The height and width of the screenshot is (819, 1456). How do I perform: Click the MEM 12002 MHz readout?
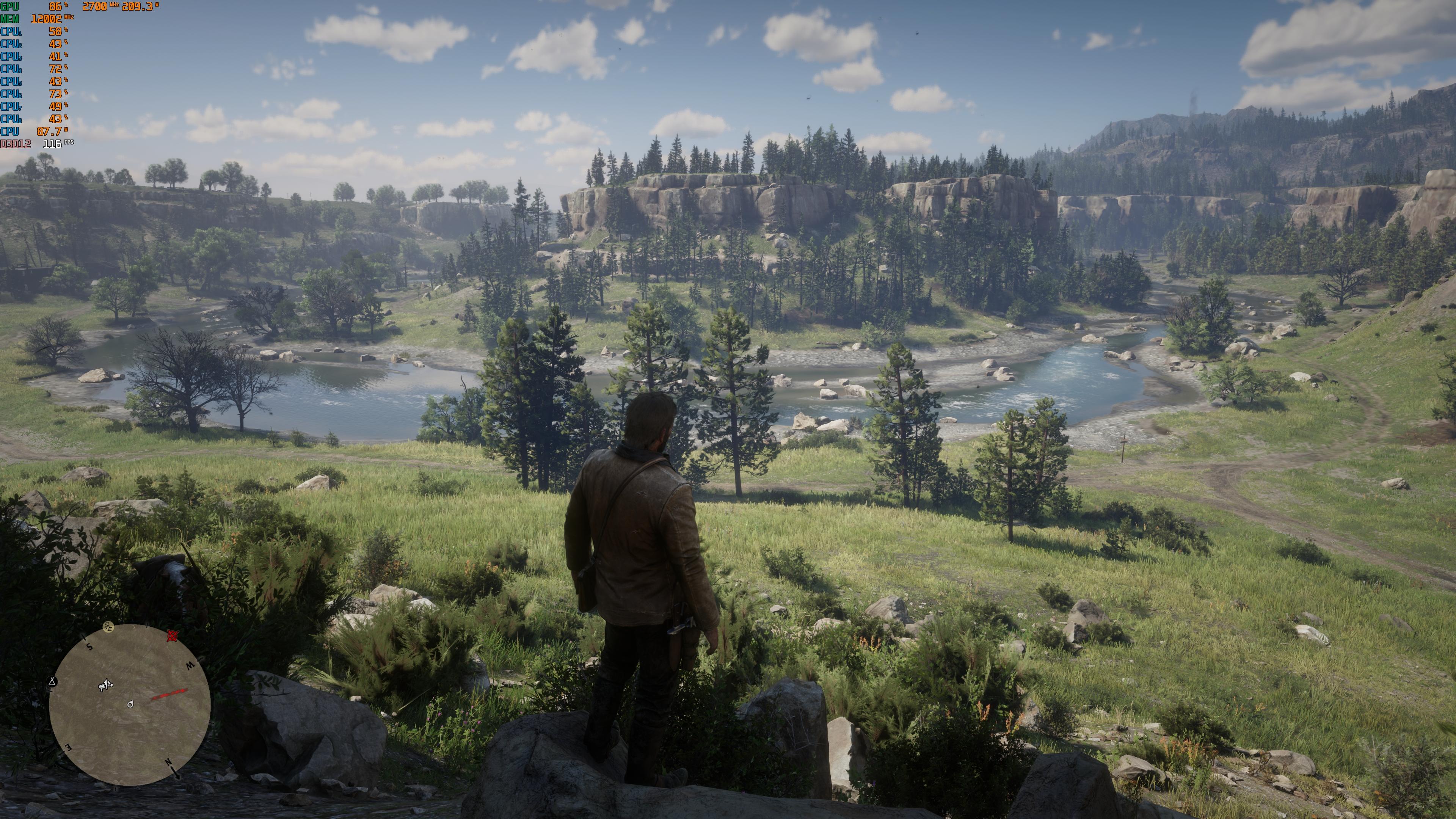click(46, 19)
